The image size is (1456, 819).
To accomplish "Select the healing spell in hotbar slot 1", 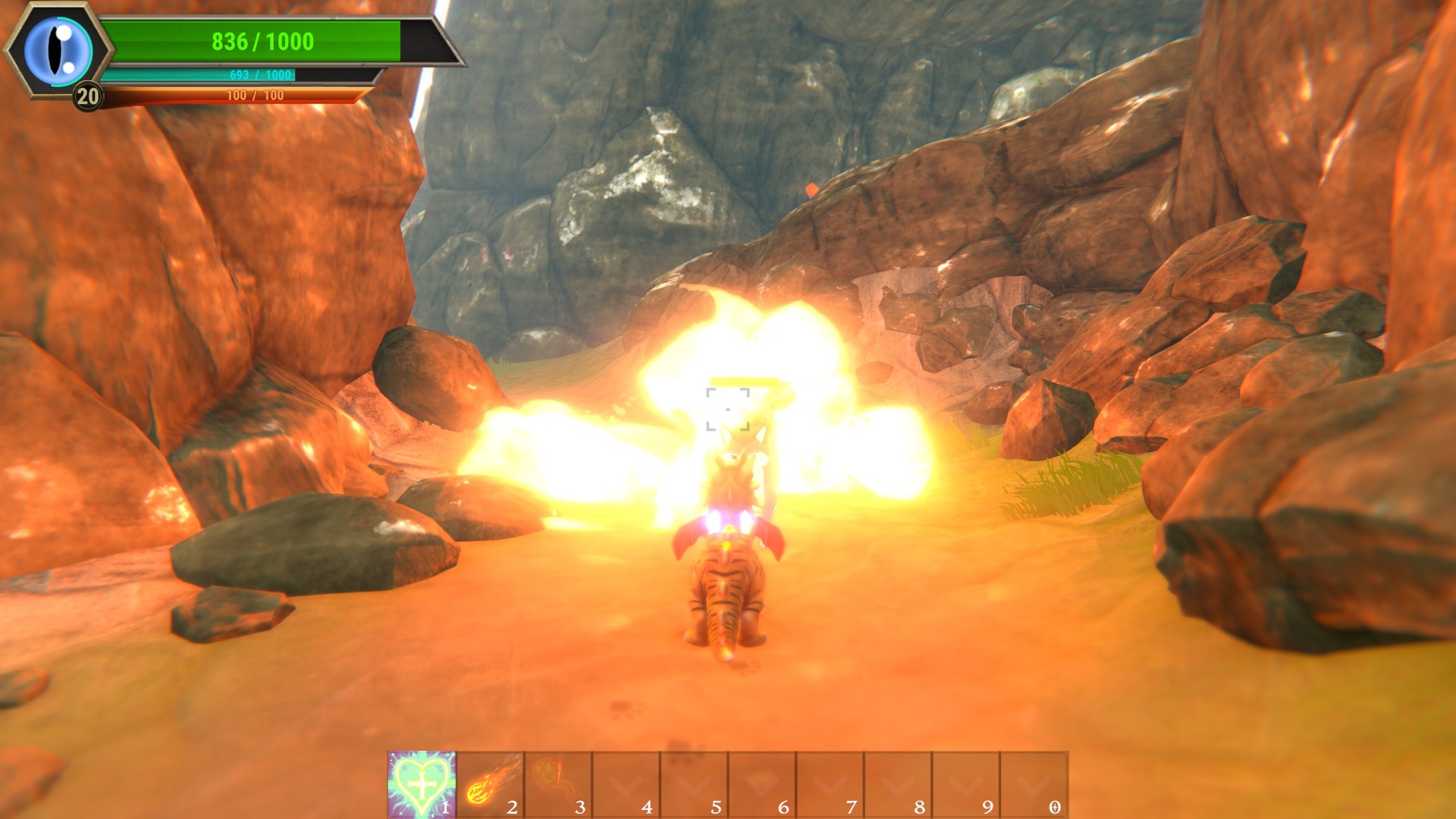I will point(421,783).
